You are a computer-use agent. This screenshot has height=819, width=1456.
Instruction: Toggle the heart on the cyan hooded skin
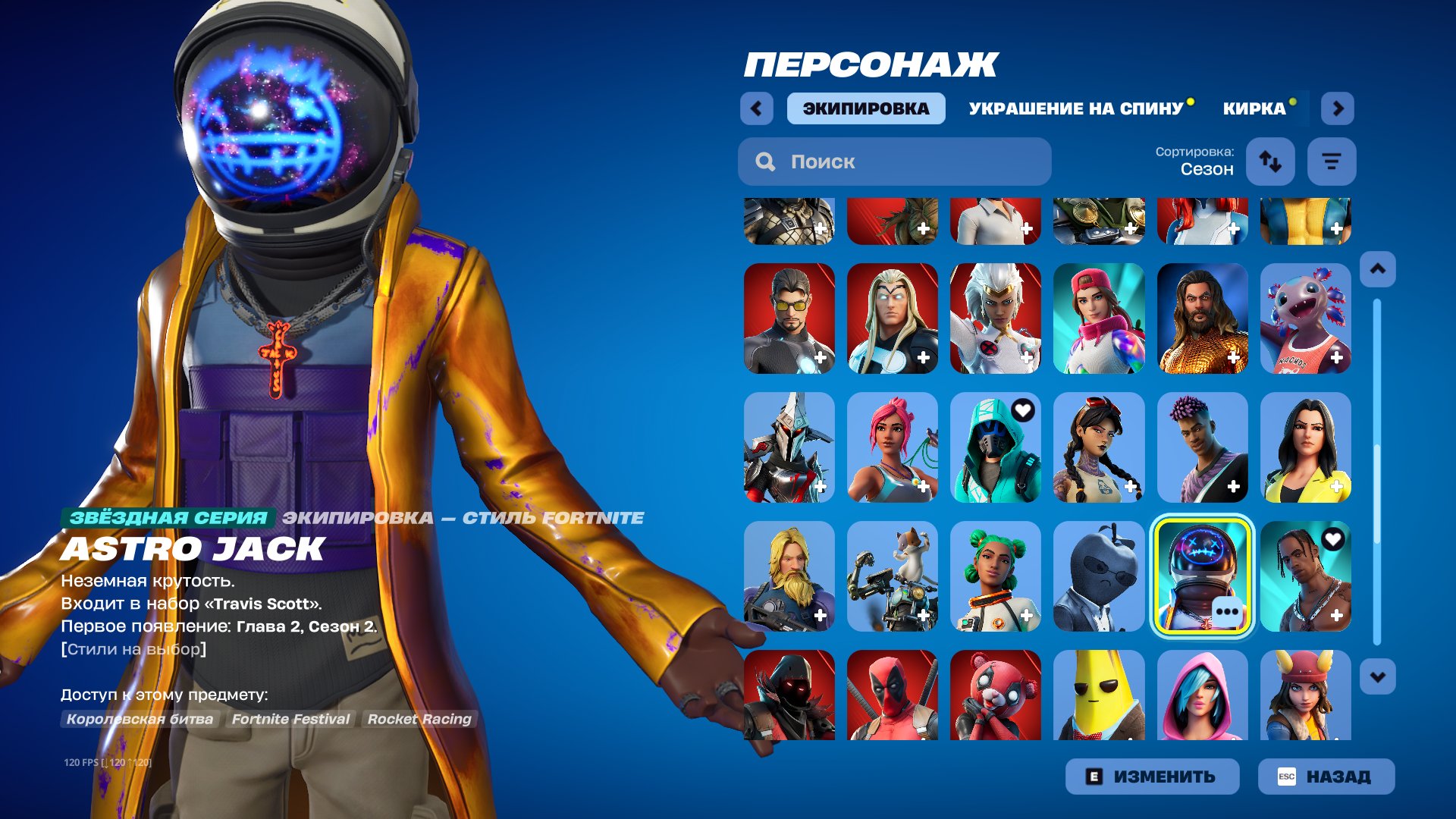[1025, 412]
